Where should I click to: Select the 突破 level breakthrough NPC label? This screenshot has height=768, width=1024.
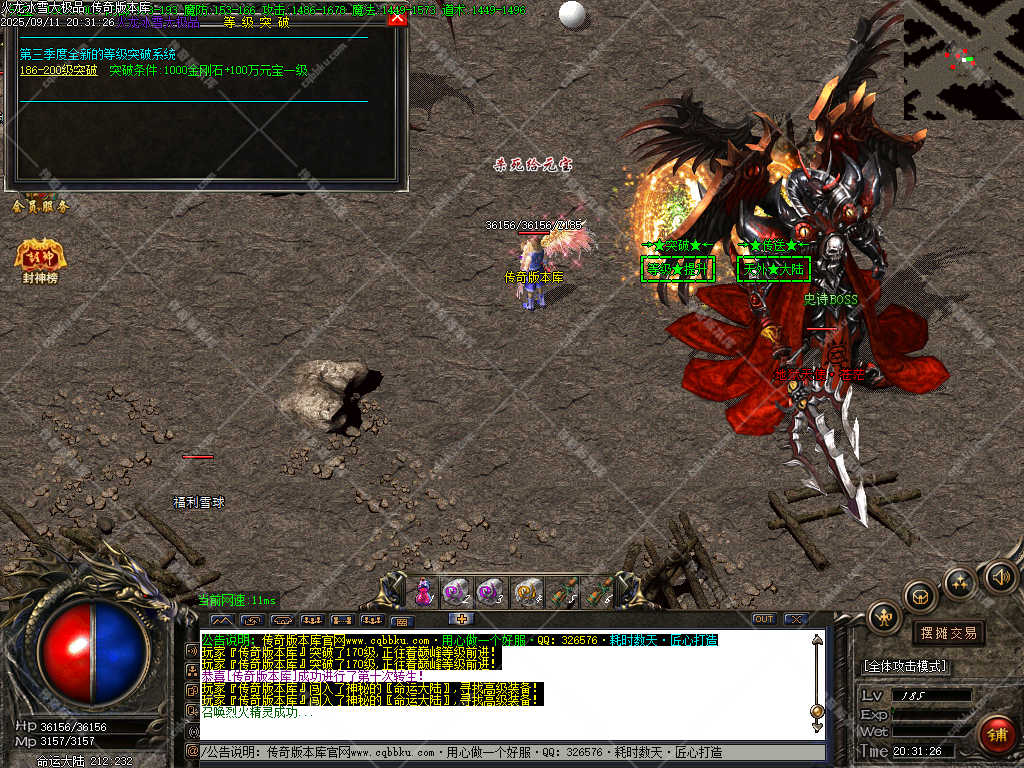tap(678, 269)
